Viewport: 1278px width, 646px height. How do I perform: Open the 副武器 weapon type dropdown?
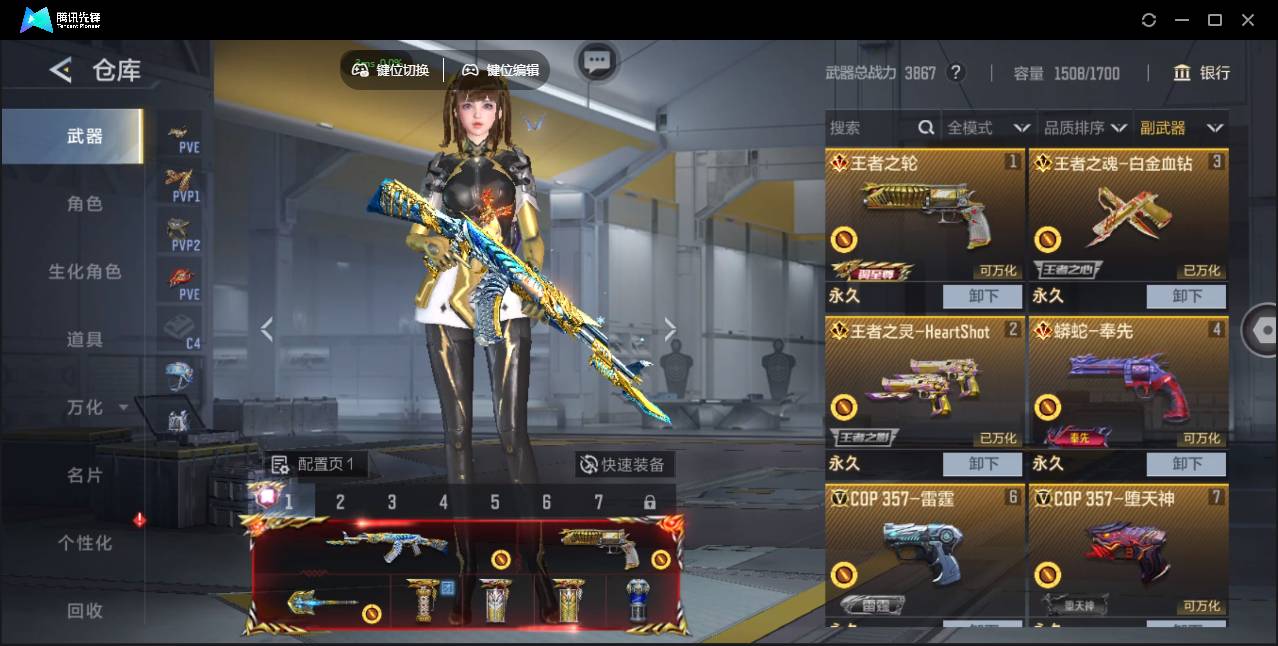1181,128
